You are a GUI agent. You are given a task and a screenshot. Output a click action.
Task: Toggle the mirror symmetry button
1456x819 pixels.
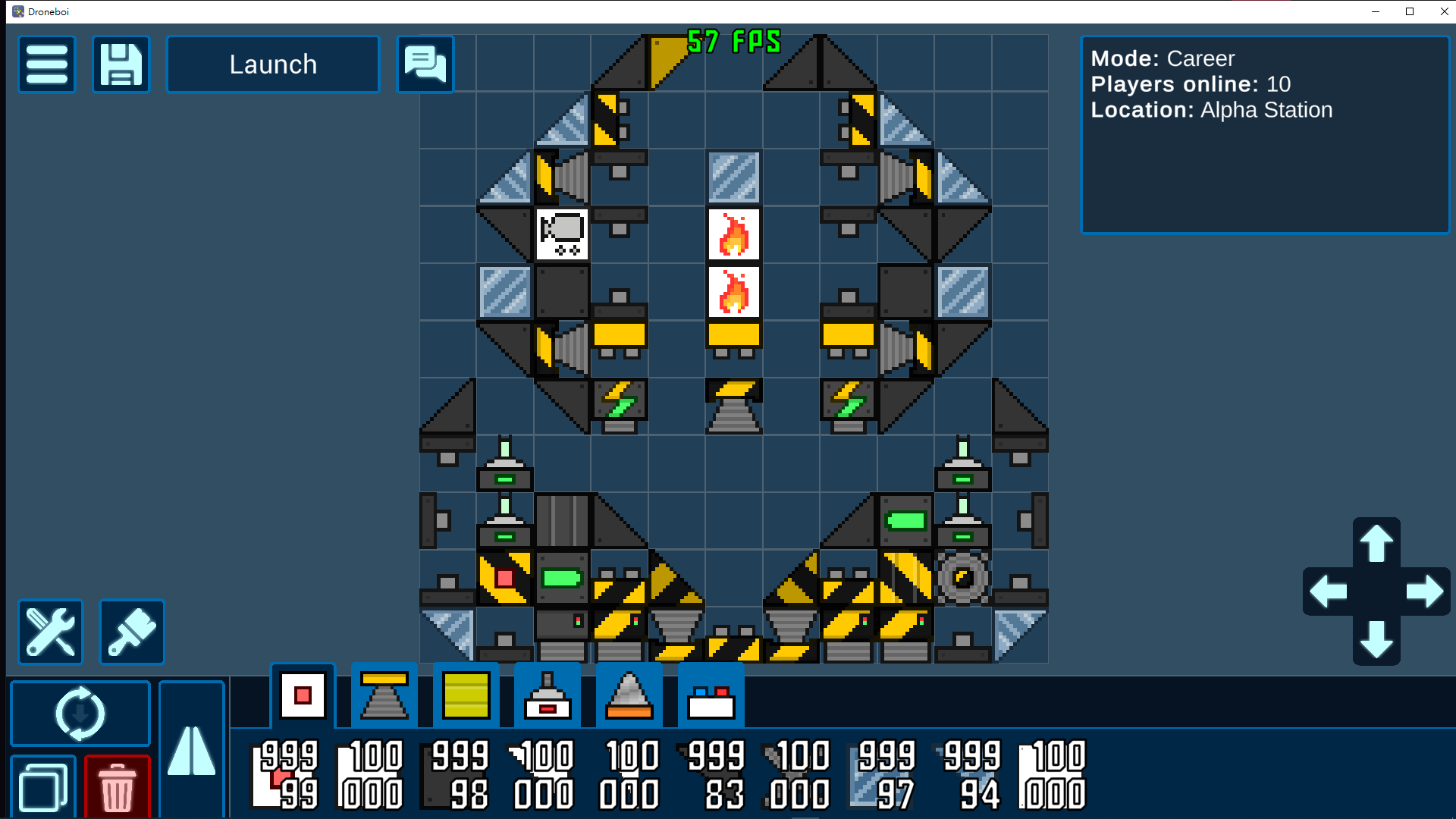192,749
